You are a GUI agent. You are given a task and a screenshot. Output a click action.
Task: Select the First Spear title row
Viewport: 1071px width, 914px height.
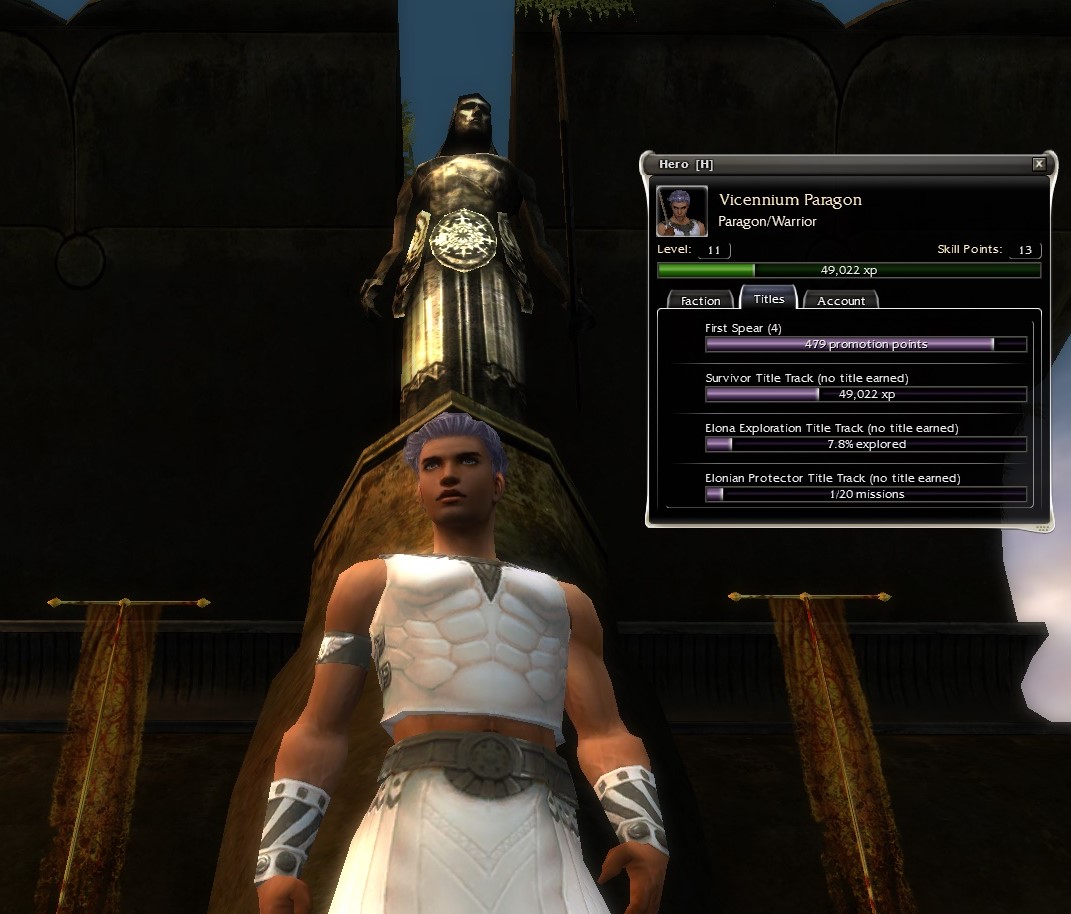point(865,337)
